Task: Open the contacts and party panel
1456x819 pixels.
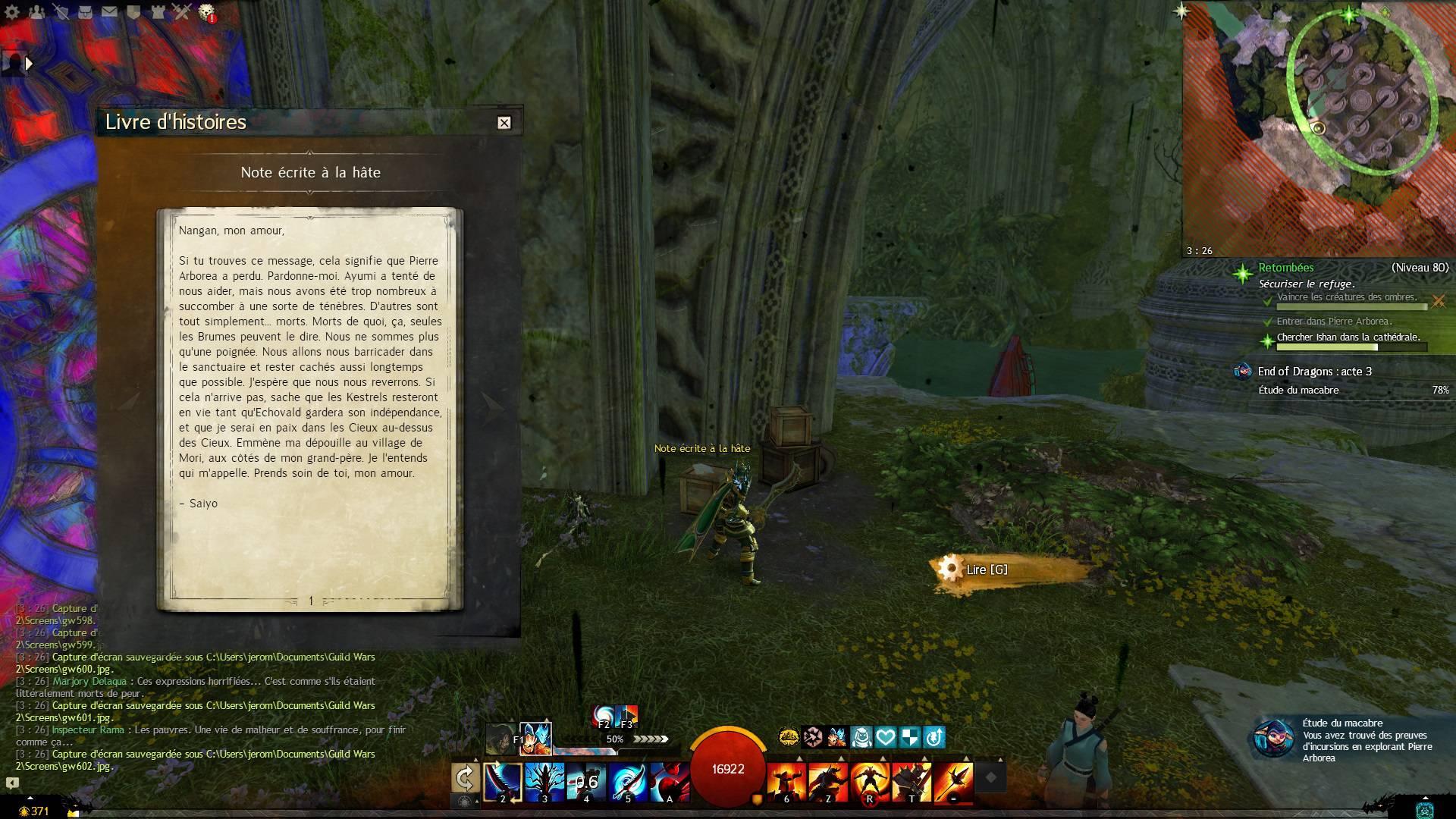Action: (x=36, y=11)
